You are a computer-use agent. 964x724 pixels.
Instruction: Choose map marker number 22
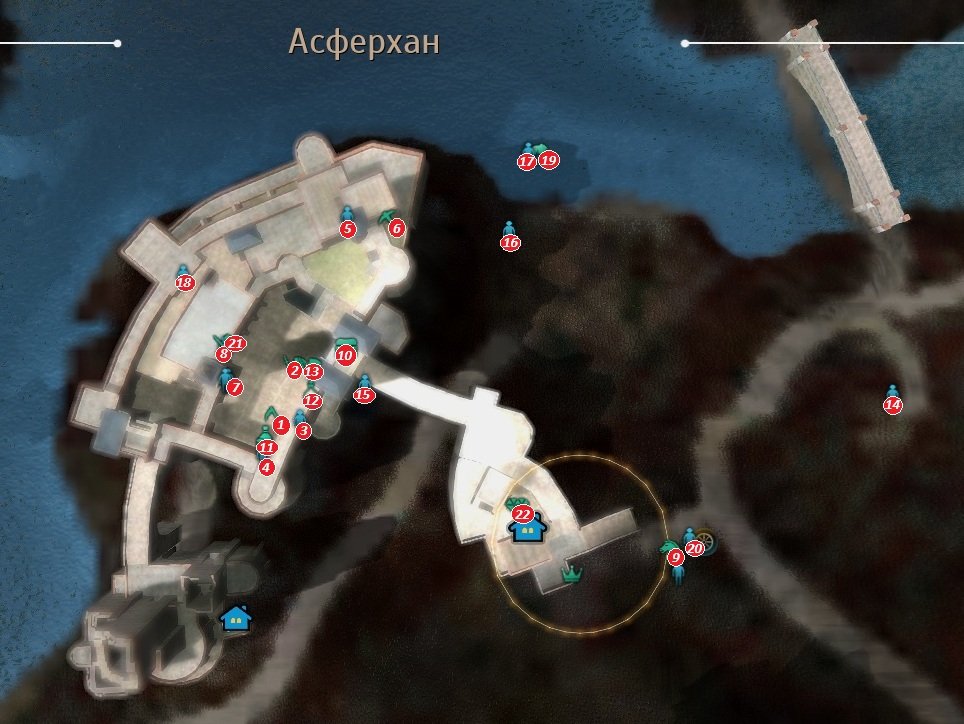(x=522, y=514)
